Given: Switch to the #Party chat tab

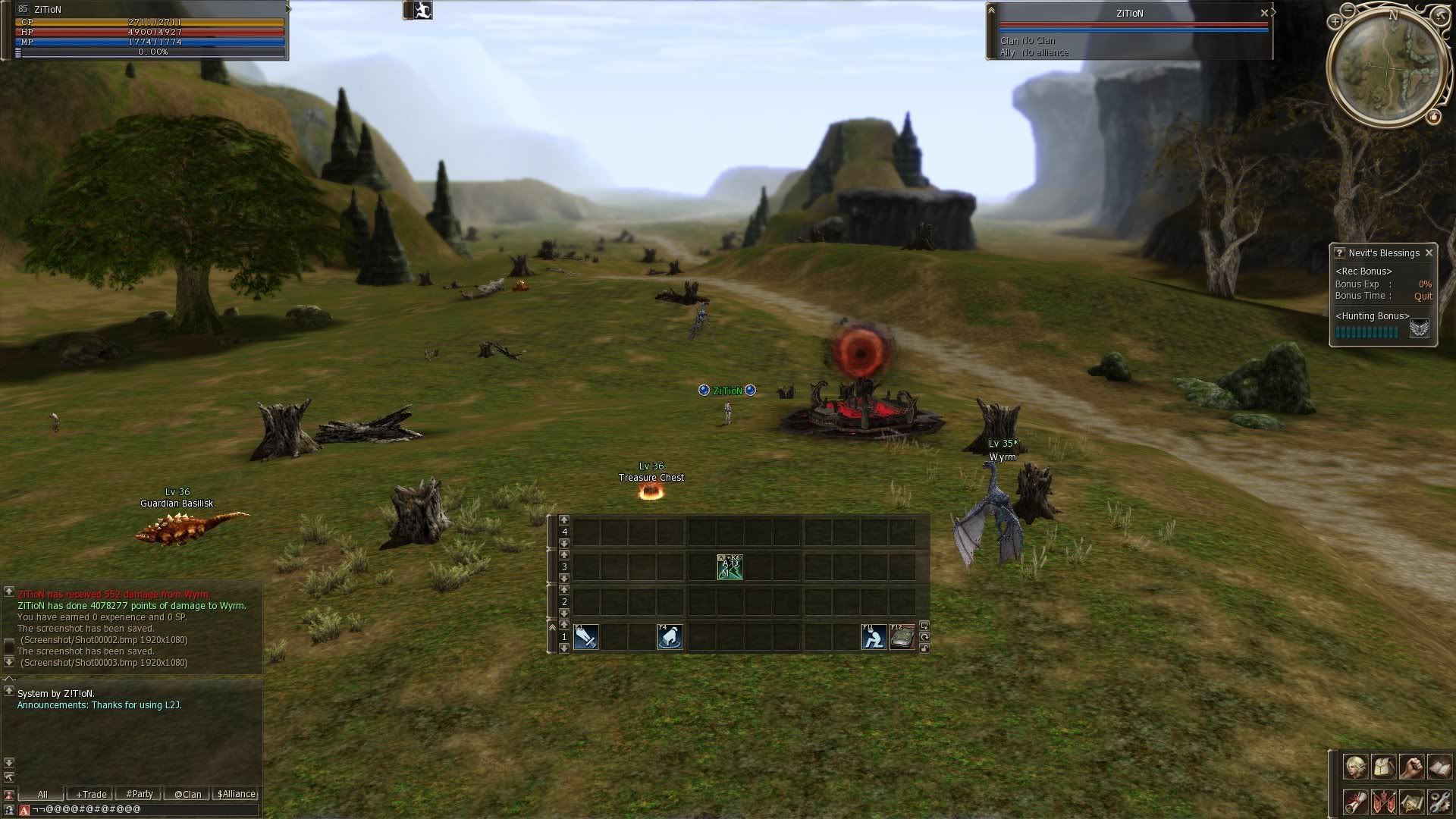Looking at the screenshot, I should (140, 794).
